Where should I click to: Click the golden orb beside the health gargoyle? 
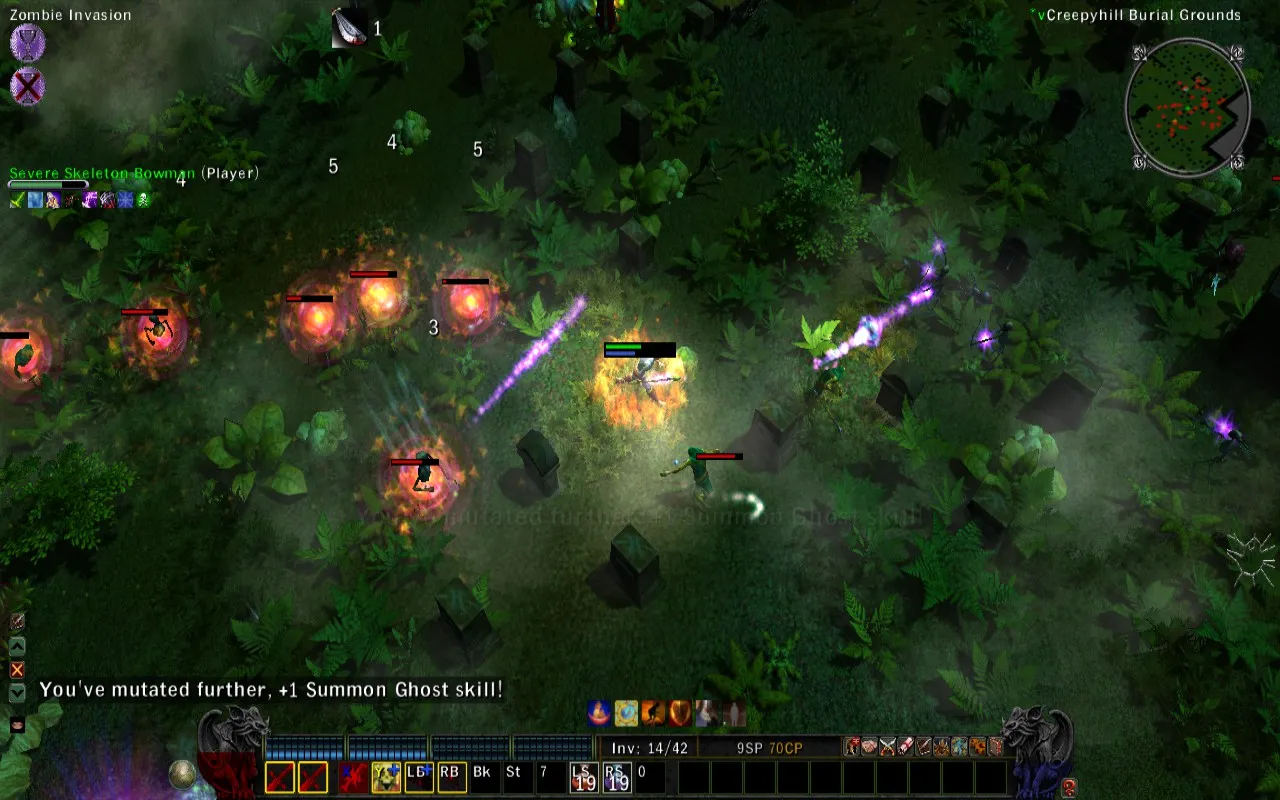(181, 773)
